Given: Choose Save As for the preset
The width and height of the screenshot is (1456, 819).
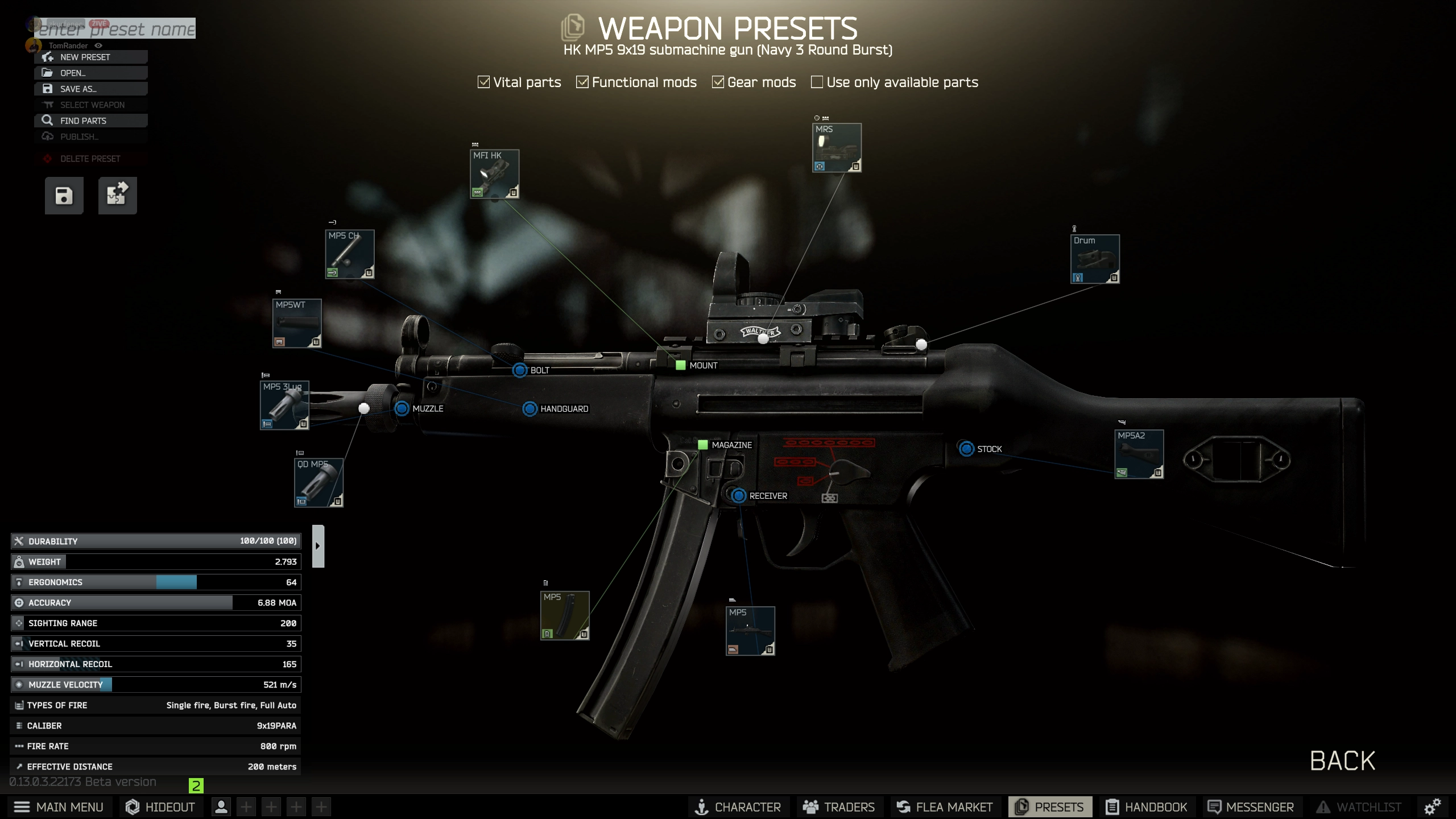Looking at the screenshot, I should 91,89.
